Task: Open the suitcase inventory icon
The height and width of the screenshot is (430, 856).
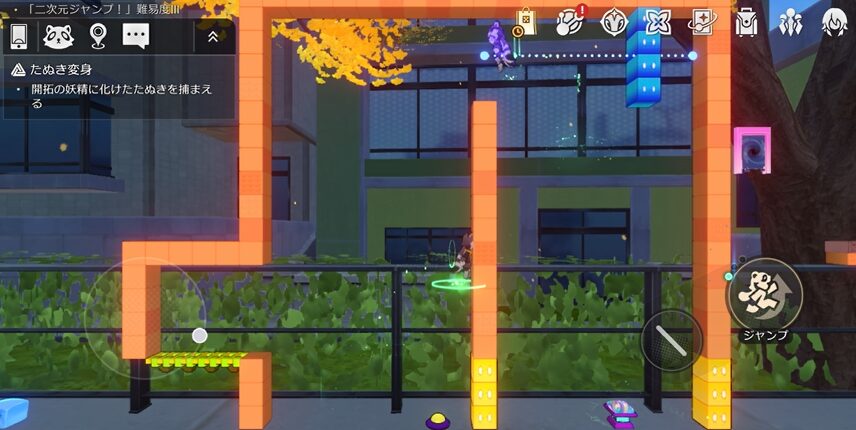Action: (746, 21)
